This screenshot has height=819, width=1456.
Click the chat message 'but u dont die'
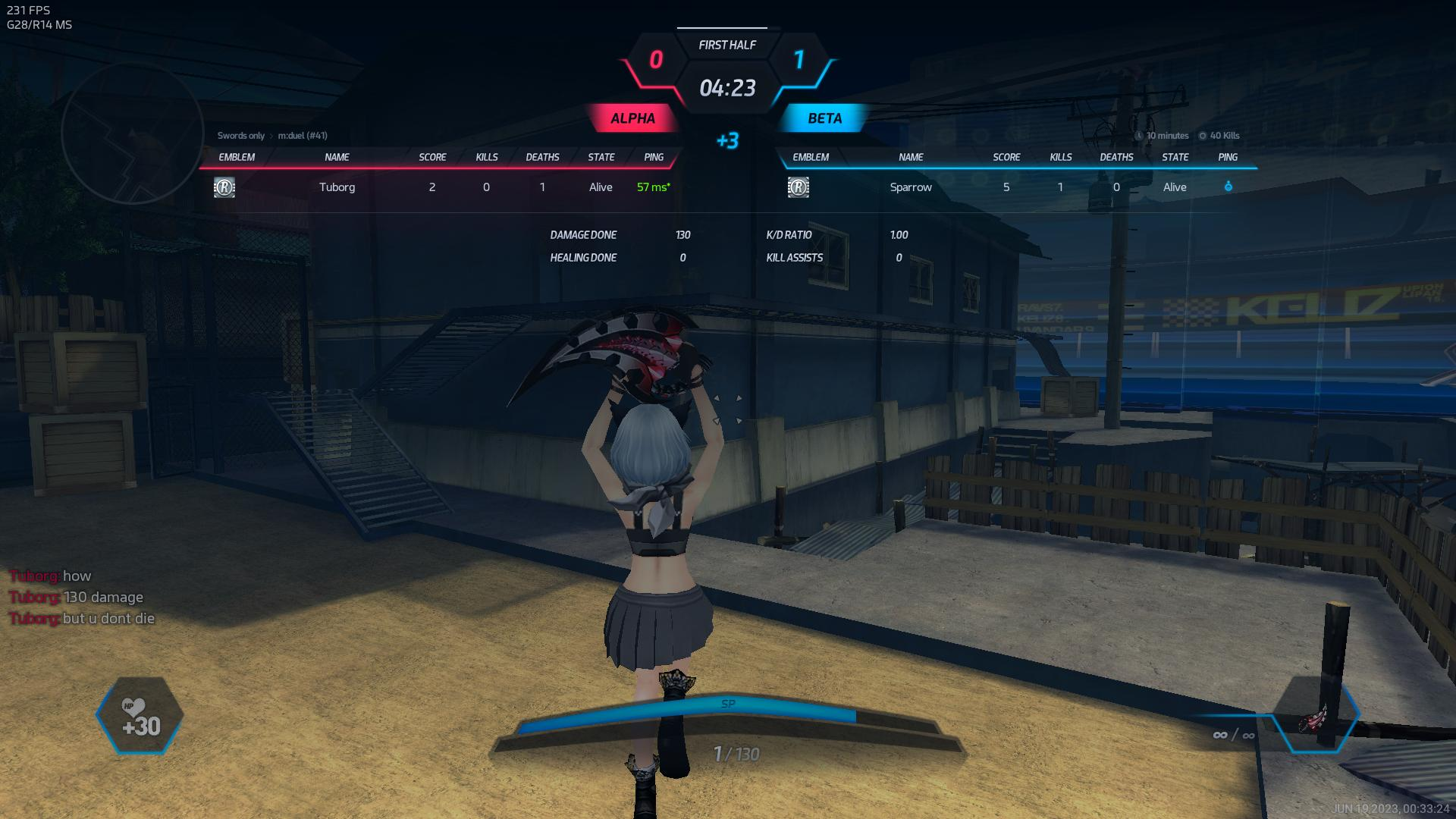pyautogui.click(x=108, y=619)
